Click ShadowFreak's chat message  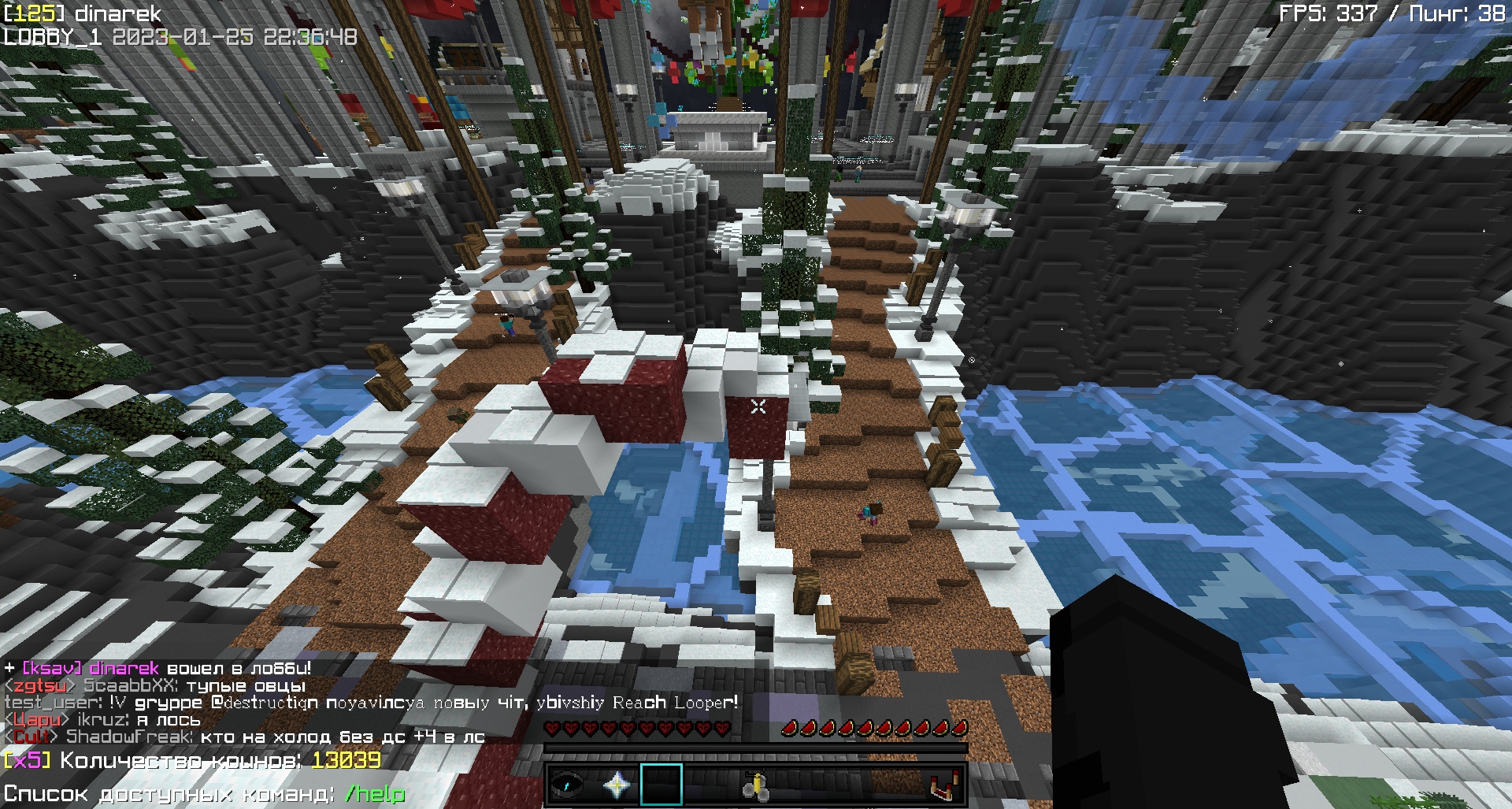275,737
